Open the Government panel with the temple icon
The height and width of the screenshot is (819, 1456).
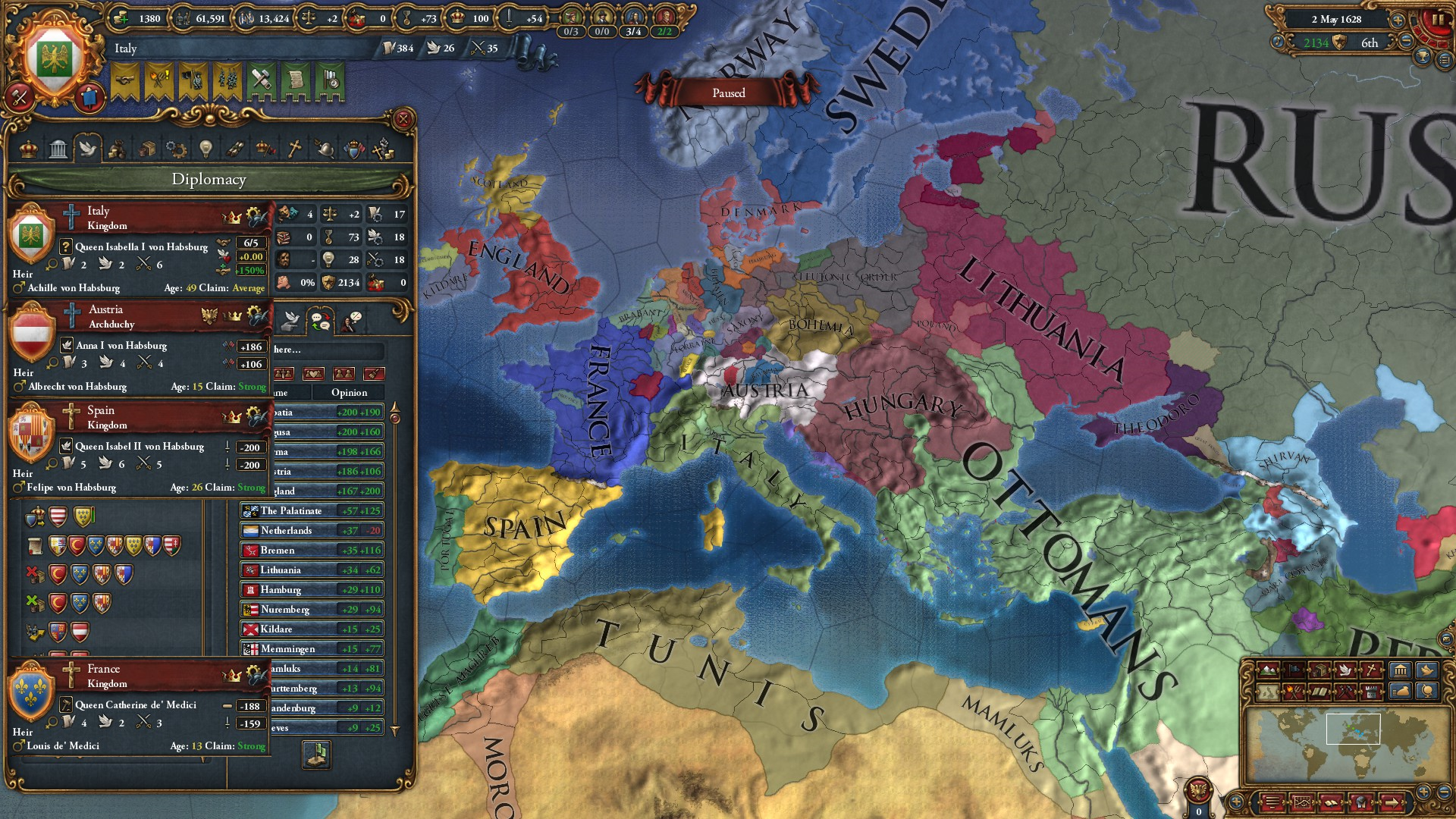tap(58, 149)
